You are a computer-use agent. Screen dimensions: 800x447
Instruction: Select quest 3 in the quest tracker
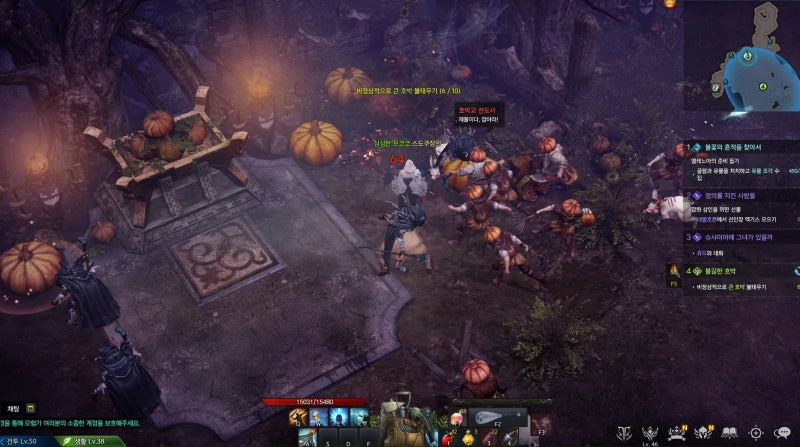tap(742, 237)
